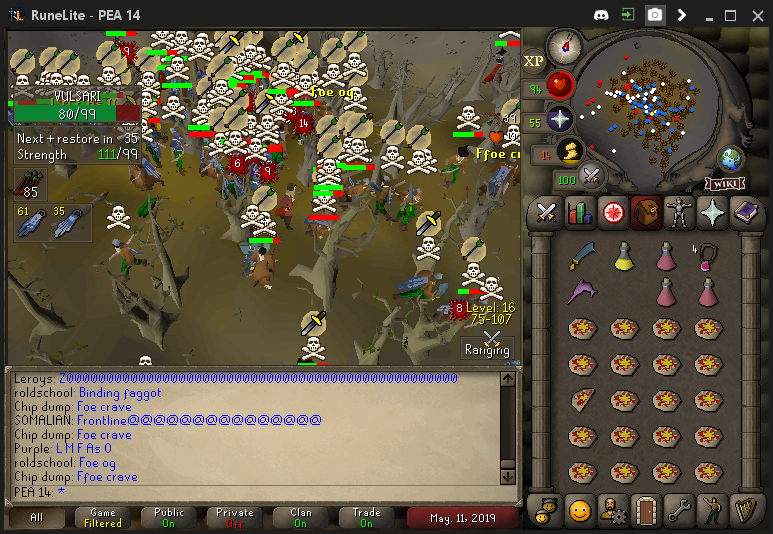
Task: Switch to the Skills tab
Action: pyautogui.click(x=579, y=213)
